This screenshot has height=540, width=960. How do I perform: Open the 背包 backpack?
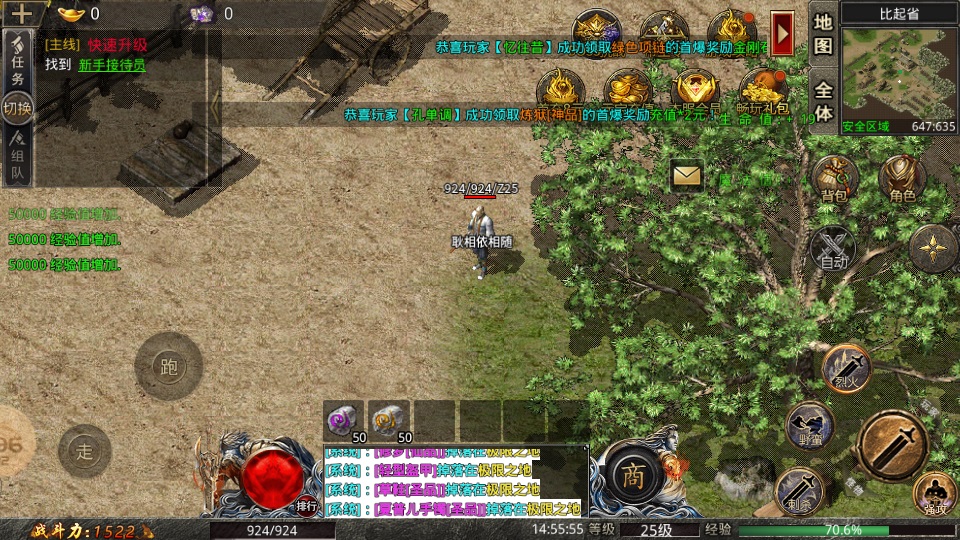coord(834,180)
